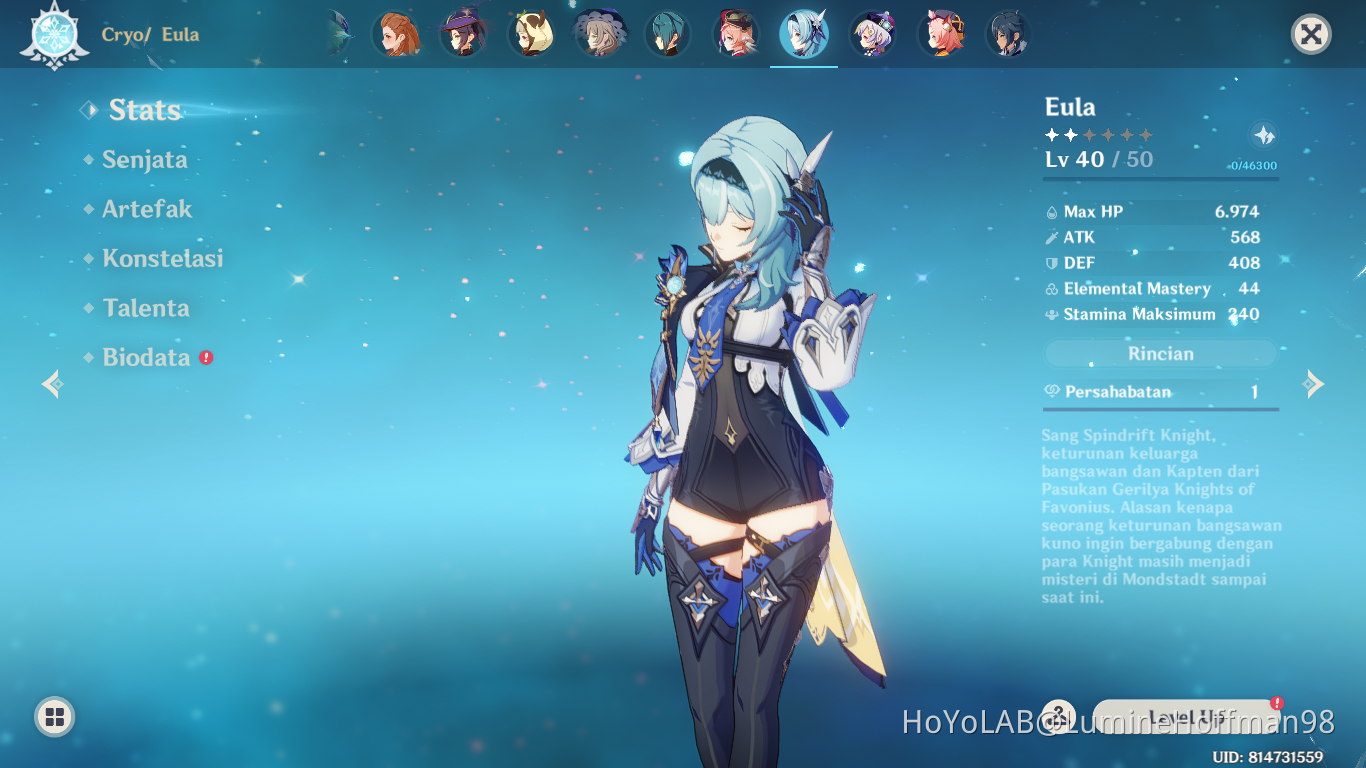Click the ascension crystal icon above 0/46300

(1262, 133)
